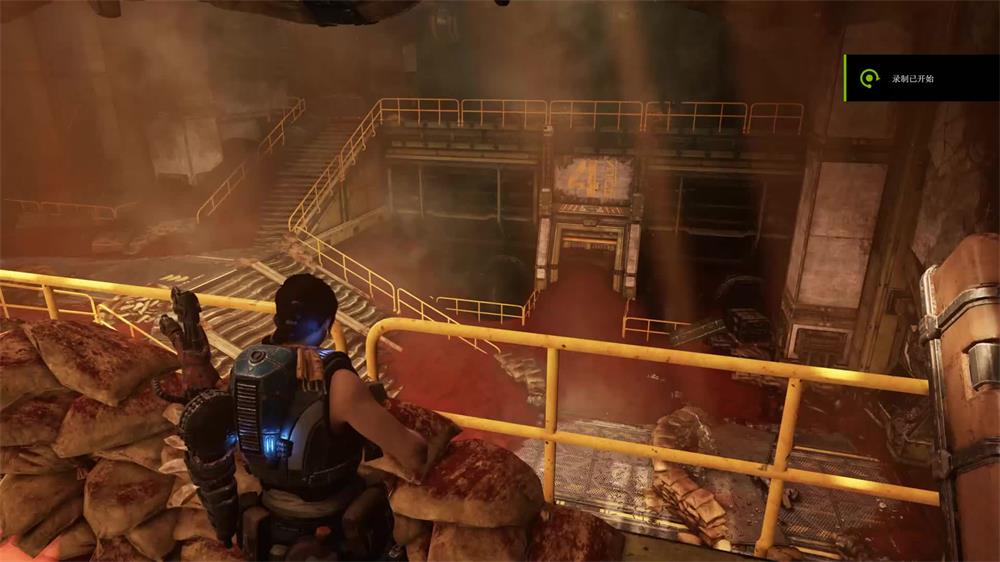
Task: Click the "录制已开始" recording notification
Action: pyautogui.click(x=918, y=78)
